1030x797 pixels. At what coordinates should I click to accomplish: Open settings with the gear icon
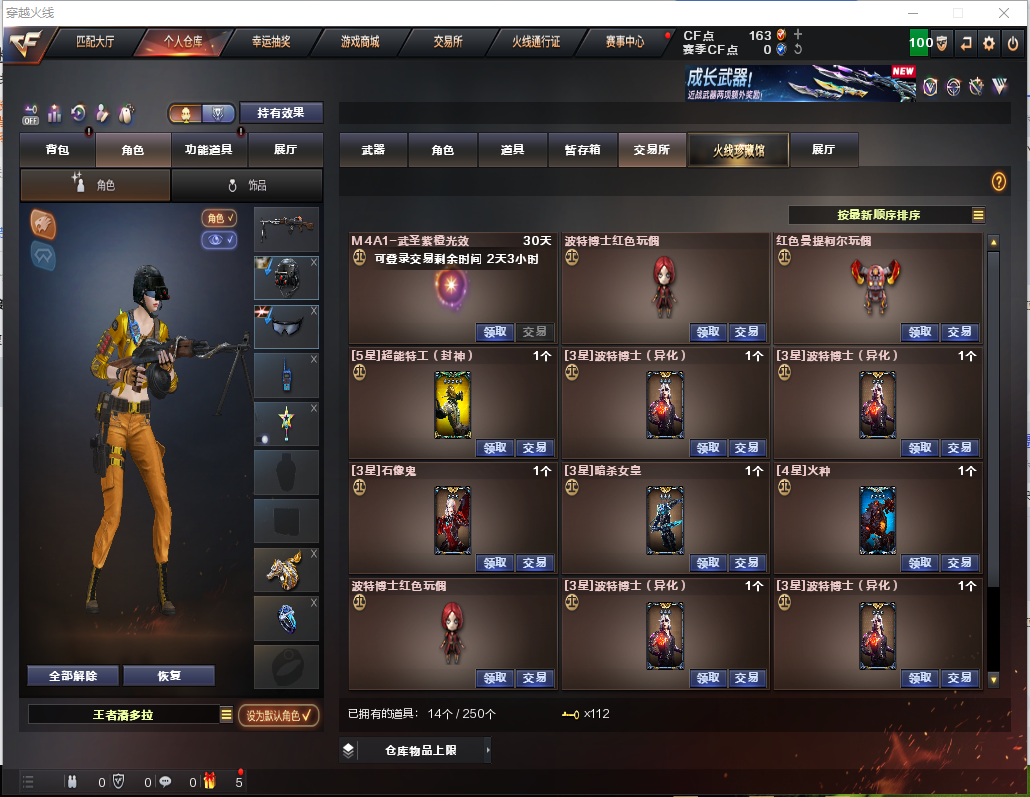pyautogui.click(x=989, y=43)
